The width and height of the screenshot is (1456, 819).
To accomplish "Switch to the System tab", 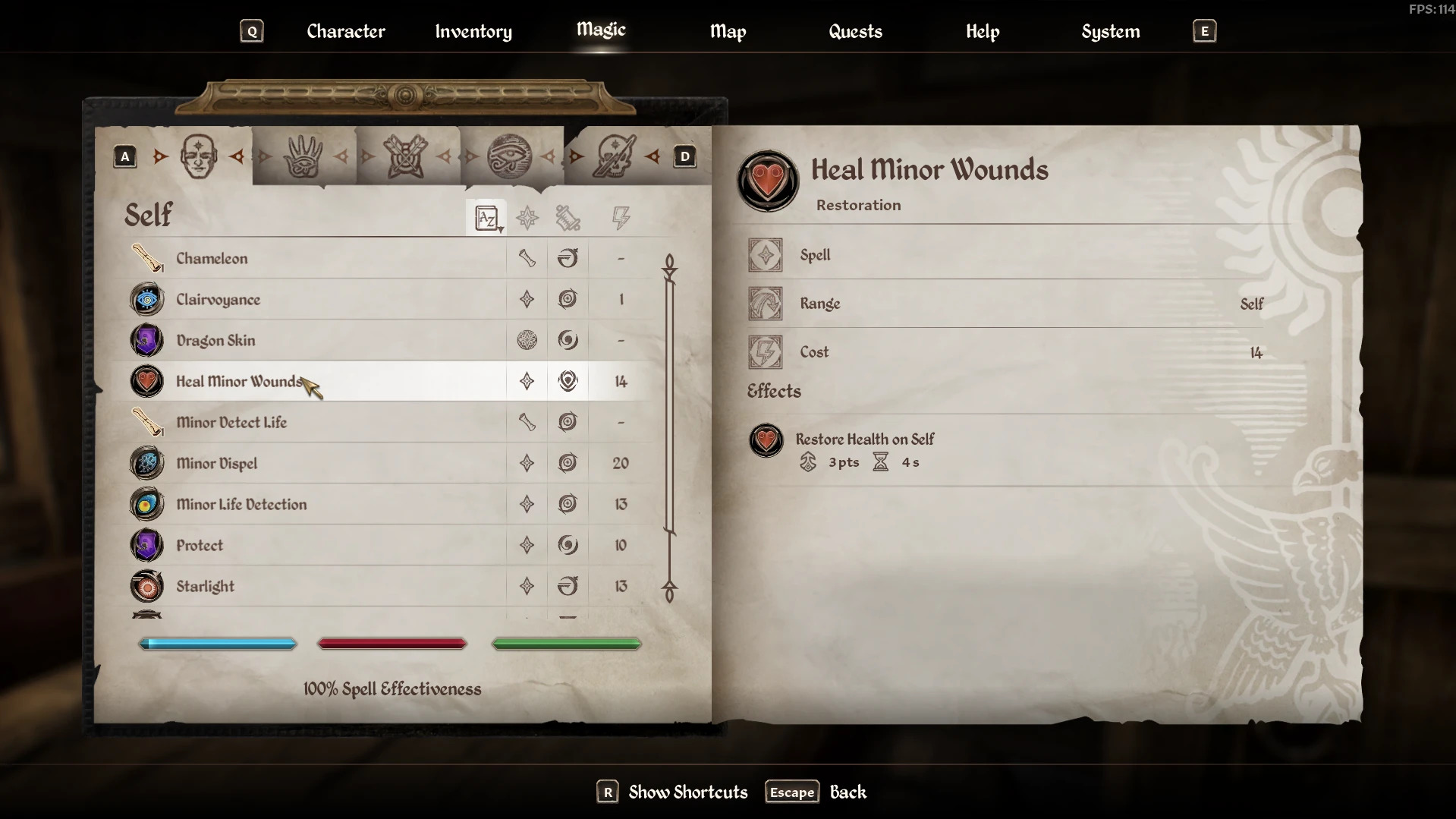I will tap(1110, 31).
